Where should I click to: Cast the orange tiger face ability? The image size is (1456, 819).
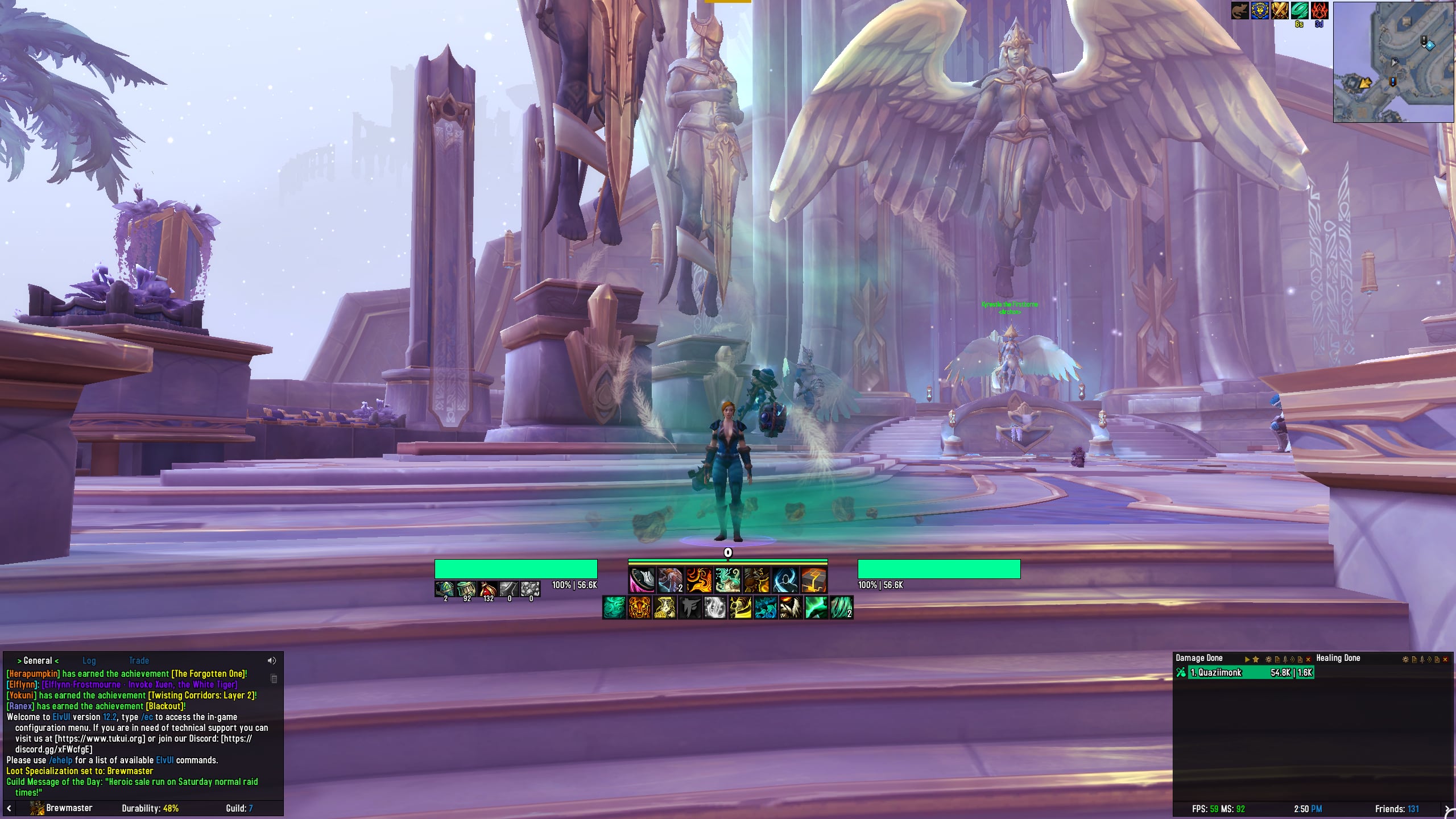coord(639,607)
